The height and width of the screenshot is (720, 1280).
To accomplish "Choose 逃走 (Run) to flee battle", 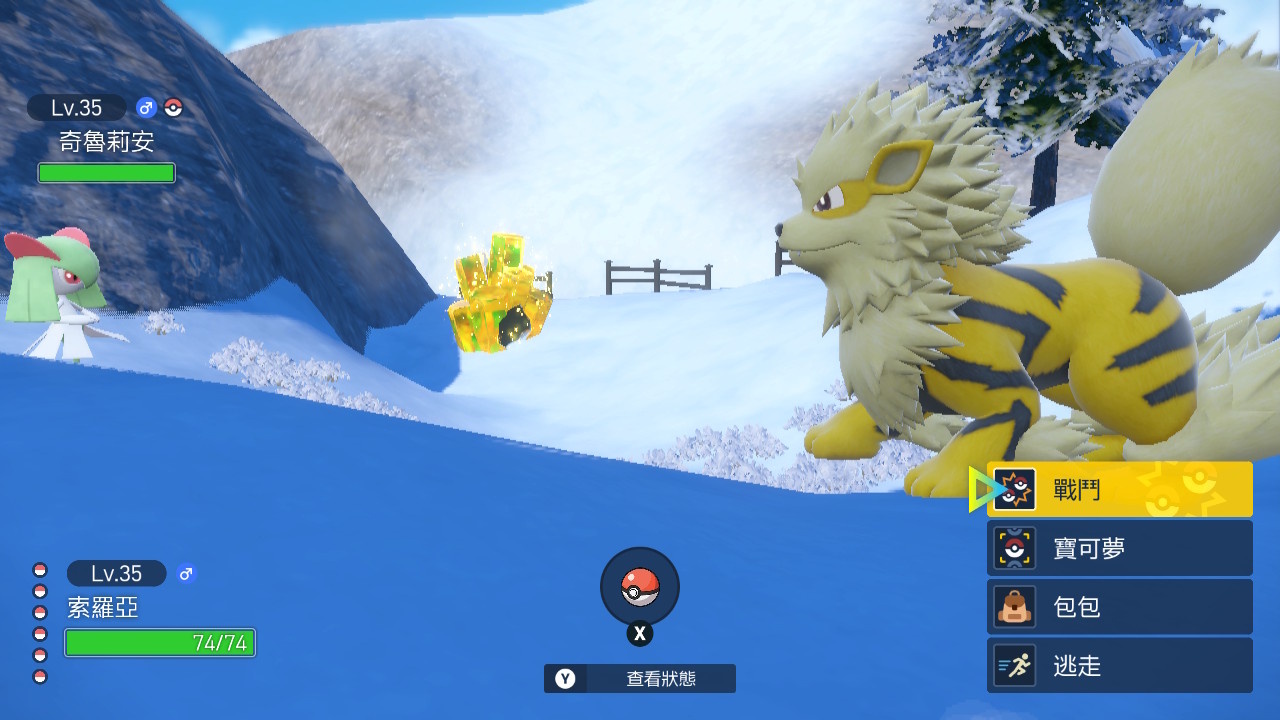I will (1120, 666).
